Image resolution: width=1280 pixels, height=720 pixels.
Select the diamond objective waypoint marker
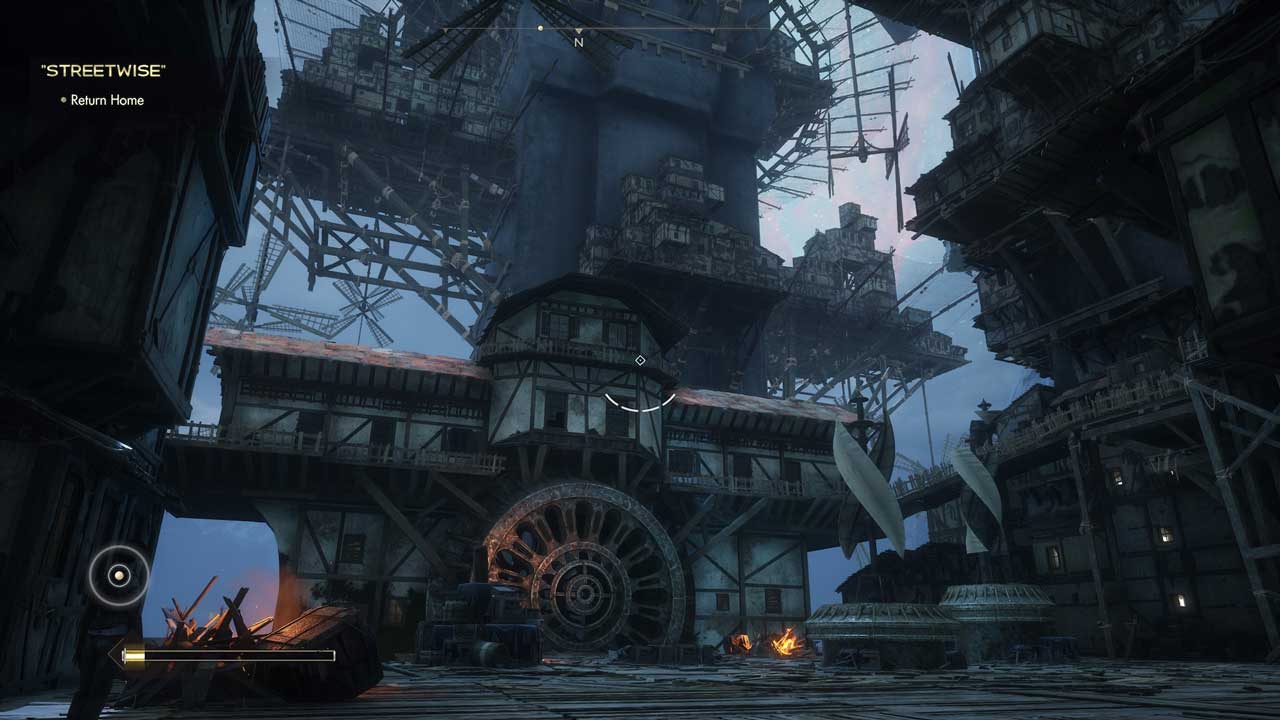pyautogui.click(x=640, y=360)
